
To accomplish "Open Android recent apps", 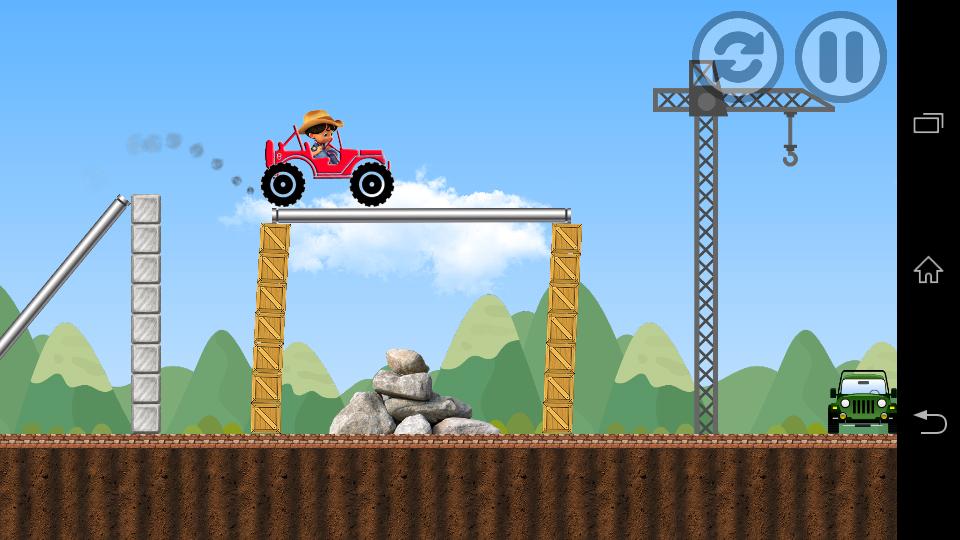I will 928,123.
